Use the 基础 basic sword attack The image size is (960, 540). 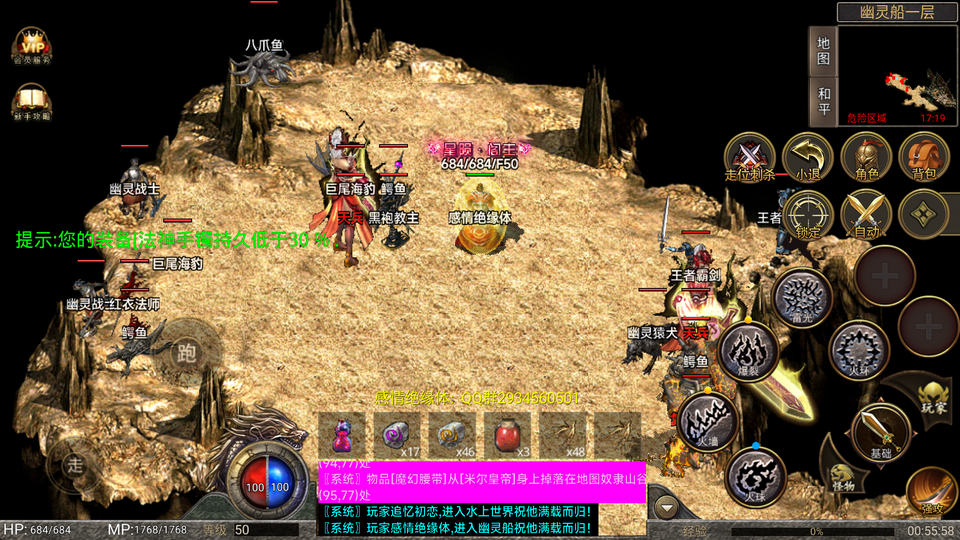(880, 432)
